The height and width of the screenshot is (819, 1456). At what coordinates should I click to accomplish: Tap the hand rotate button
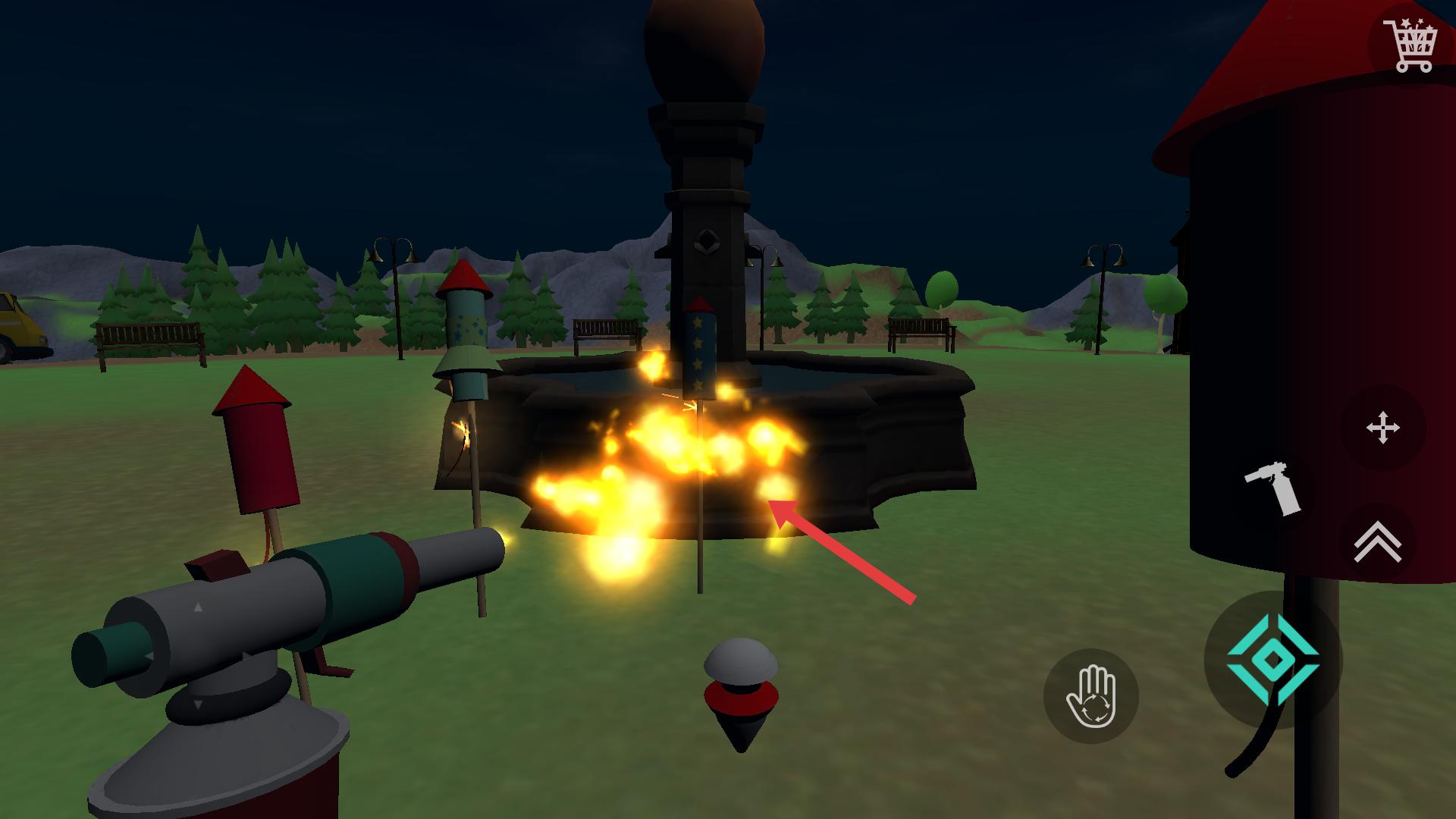pyautogui.click(x=1090, y=696)
